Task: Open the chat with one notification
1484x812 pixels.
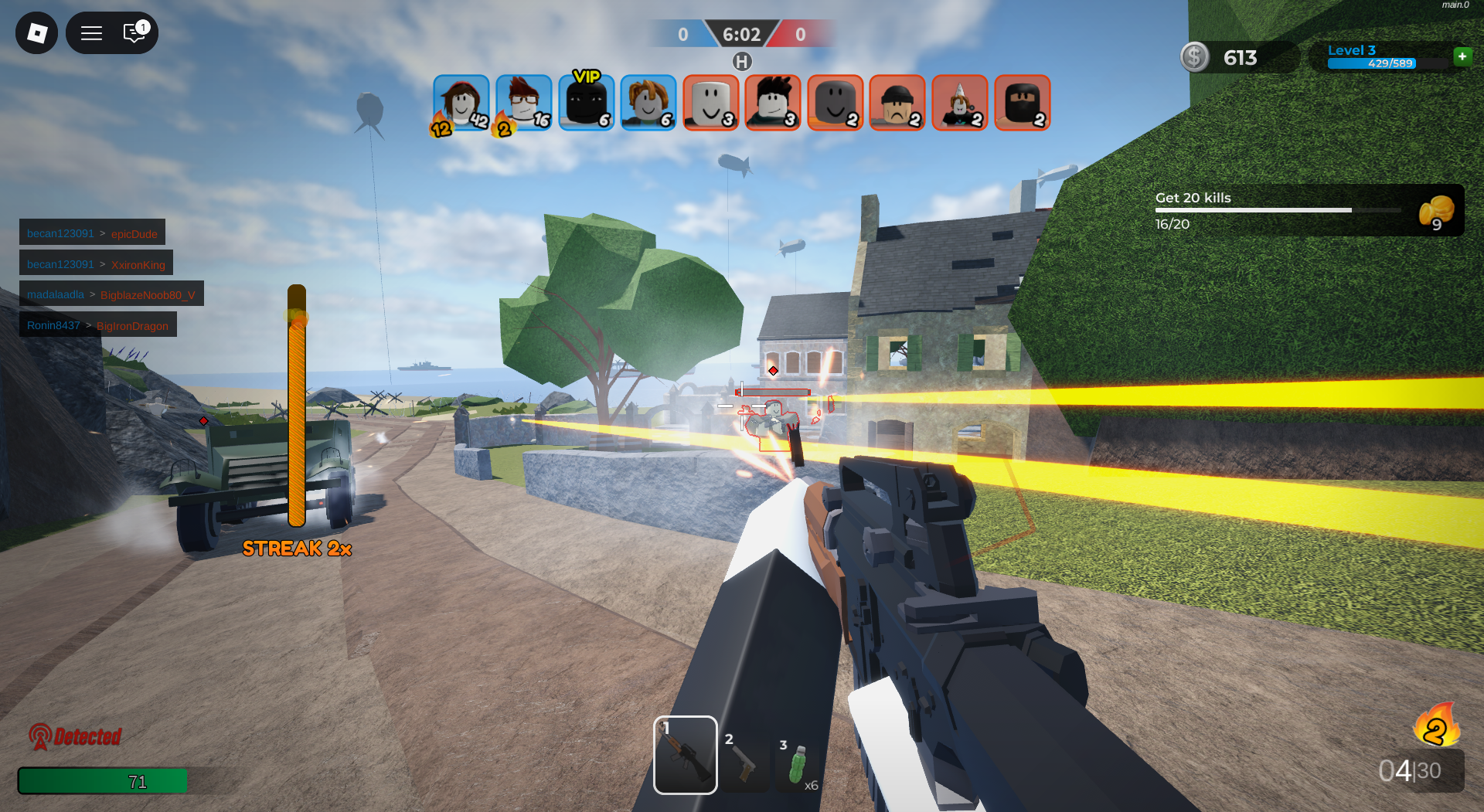Action: 134,33
